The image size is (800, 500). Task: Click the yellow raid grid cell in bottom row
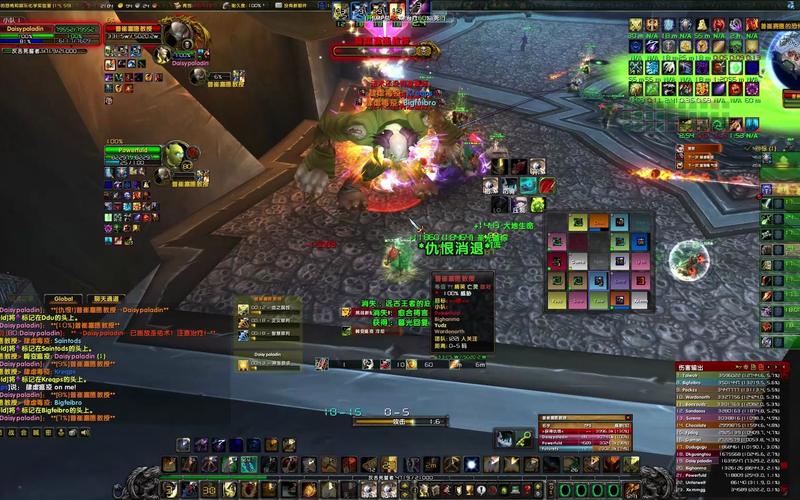pos(558,299)
